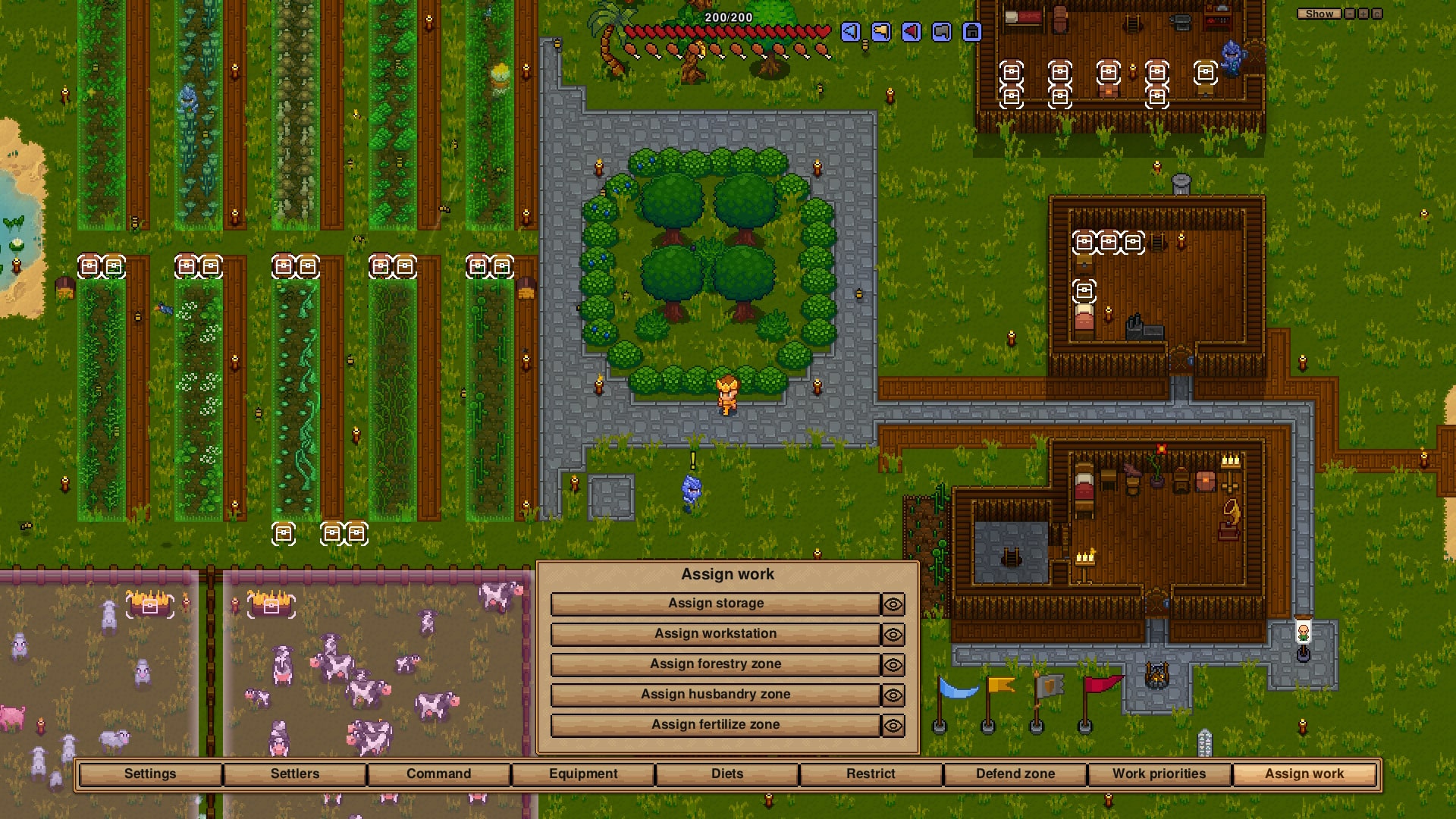Select Defend zone tool
Viewport: 1456px width, 819px height.
pyautogui.click(x=1015, y=773)
